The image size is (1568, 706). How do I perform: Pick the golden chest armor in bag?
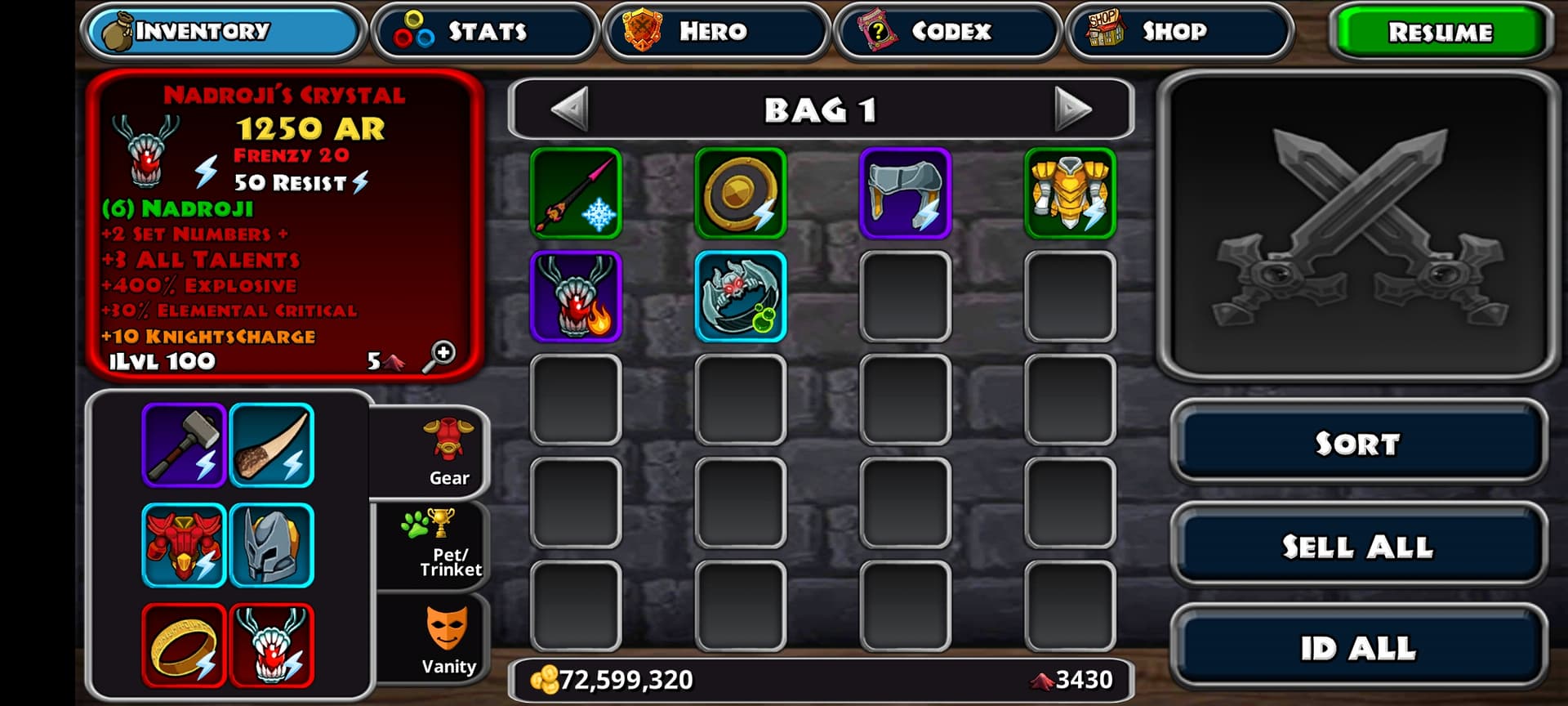pyautogui.click(x=1070, y=194)
